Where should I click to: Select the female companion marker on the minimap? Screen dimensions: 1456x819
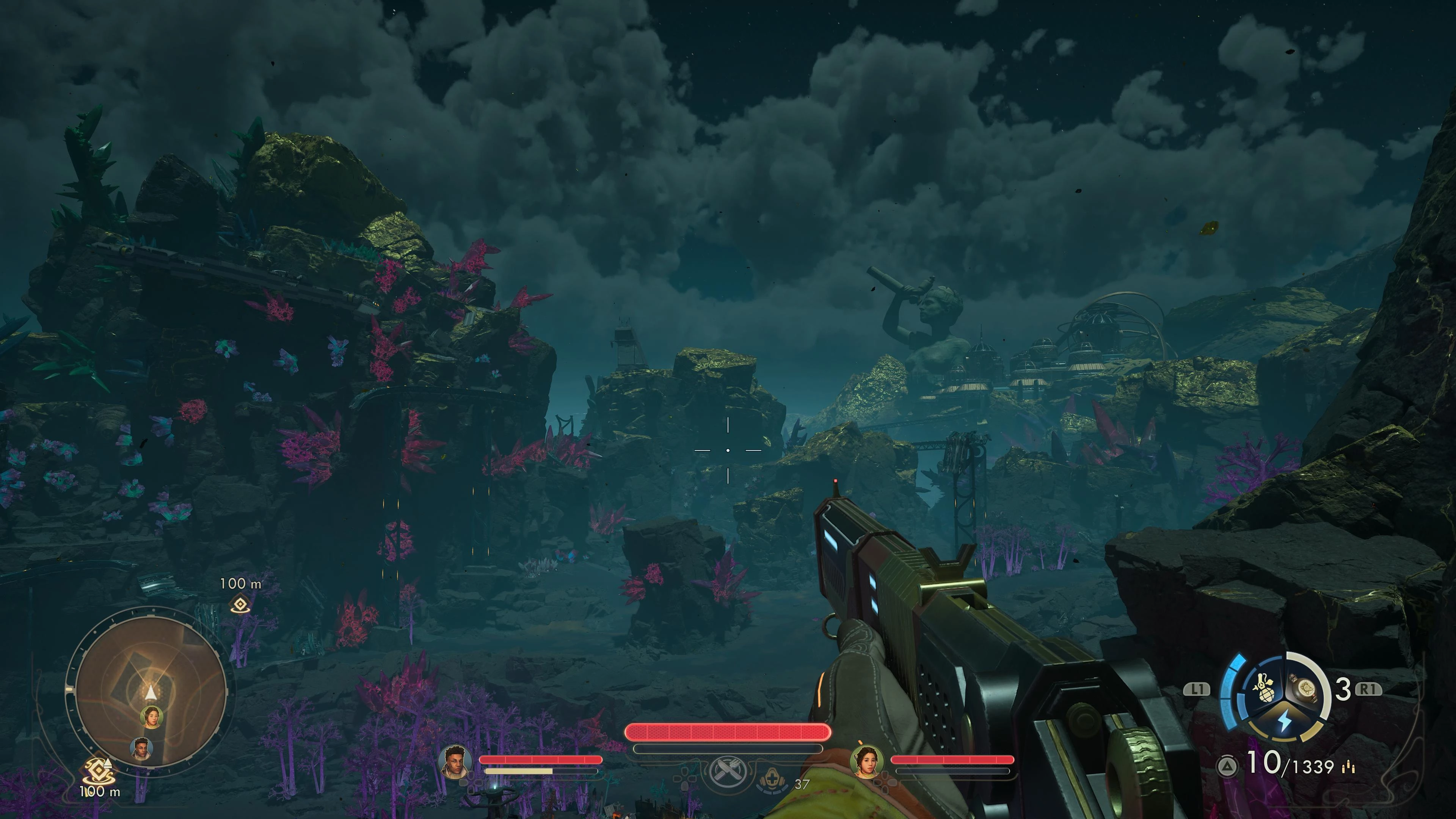click(x=151, y=717)
